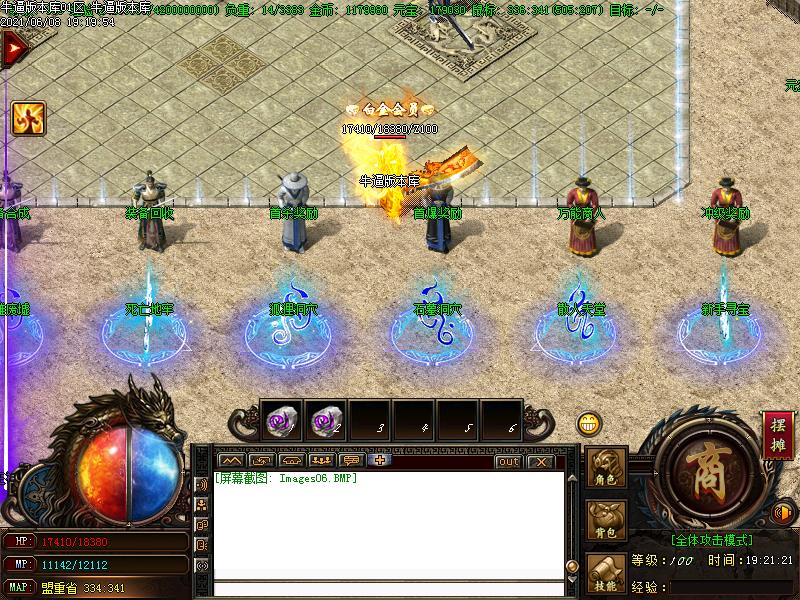Select the speech-bubble chat channel tab

(x=350, y=461)
